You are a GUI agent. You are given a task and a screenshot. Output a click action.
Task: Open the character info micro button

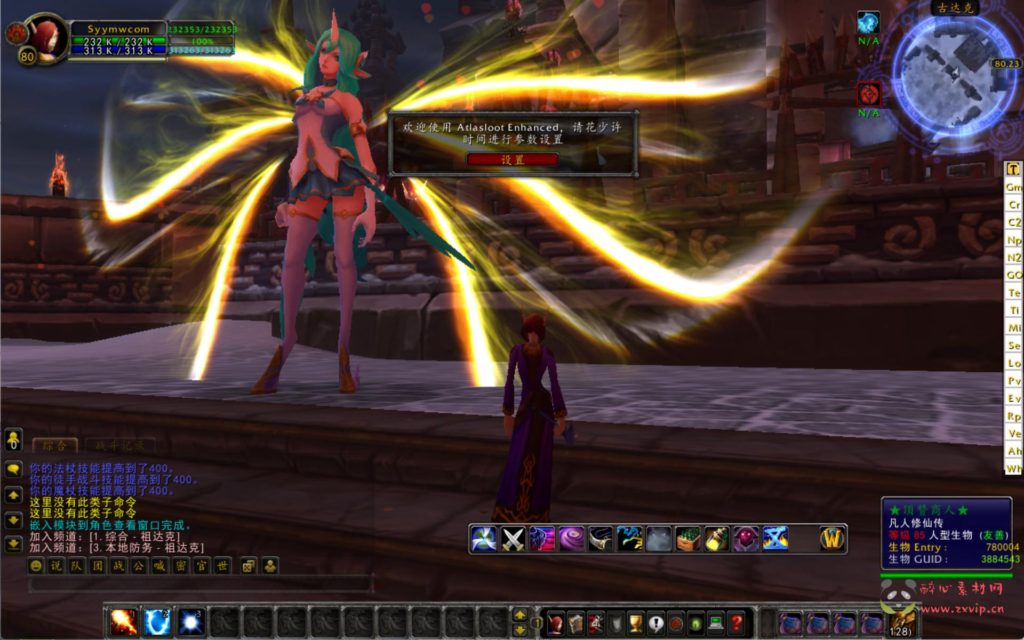pos(555,623)
